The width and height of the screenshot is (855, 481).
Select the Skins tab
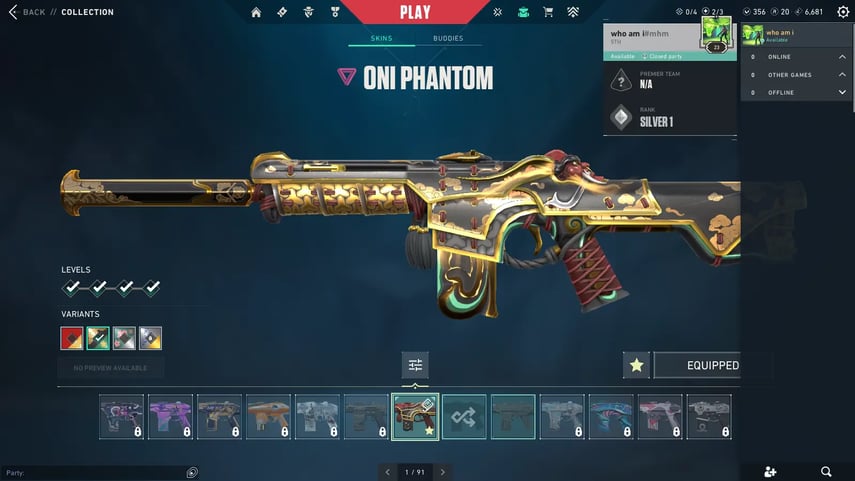click(x=381, y=38)
